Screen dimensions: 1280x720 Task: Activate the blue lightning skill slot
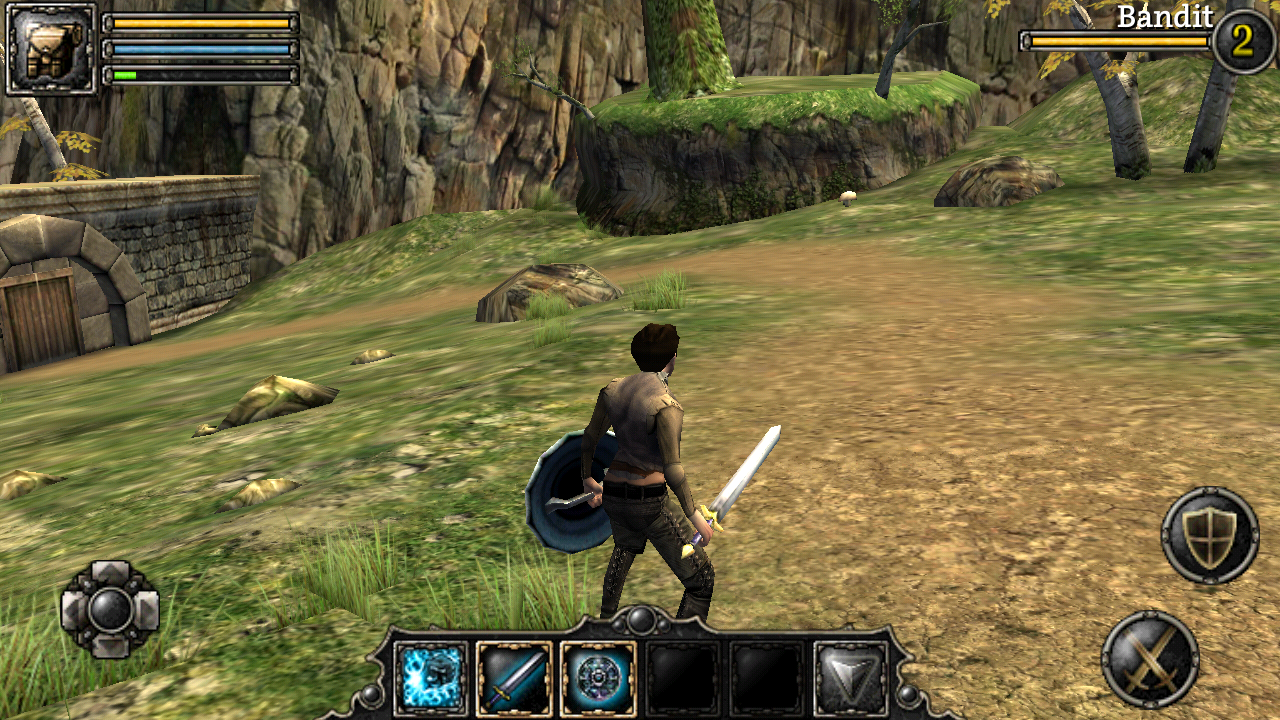click(431, 679)
